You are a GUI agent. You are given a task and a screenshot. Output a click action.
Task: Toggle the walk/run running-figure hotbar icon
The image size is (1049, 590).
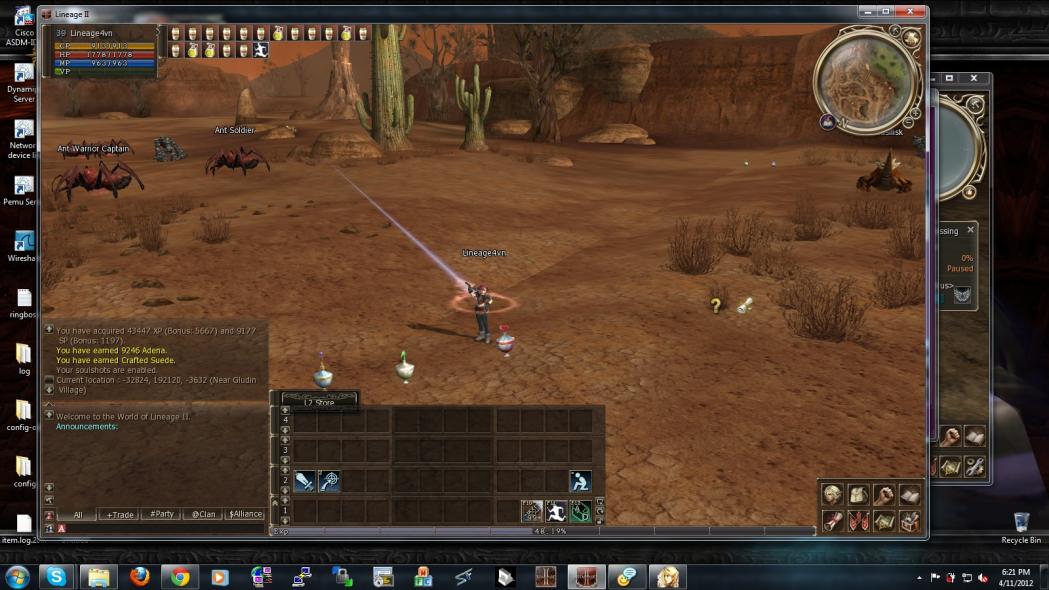tap(556, 512)
